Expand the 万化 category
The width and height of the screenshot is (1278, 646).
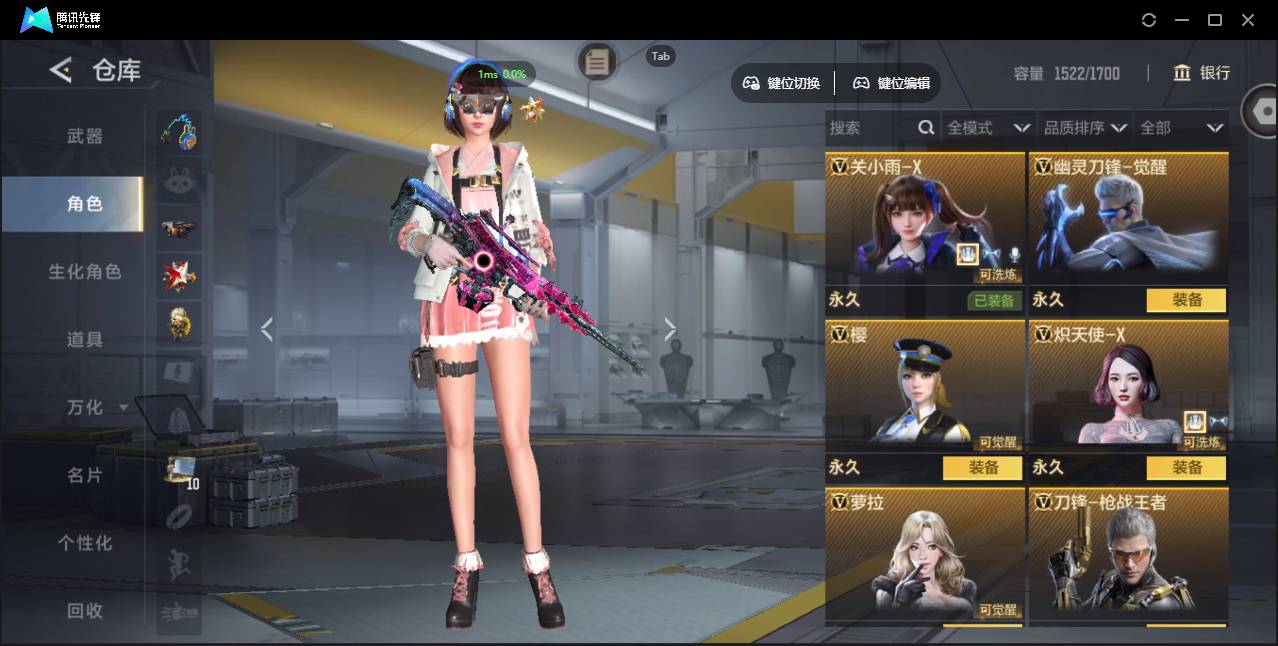96,407
